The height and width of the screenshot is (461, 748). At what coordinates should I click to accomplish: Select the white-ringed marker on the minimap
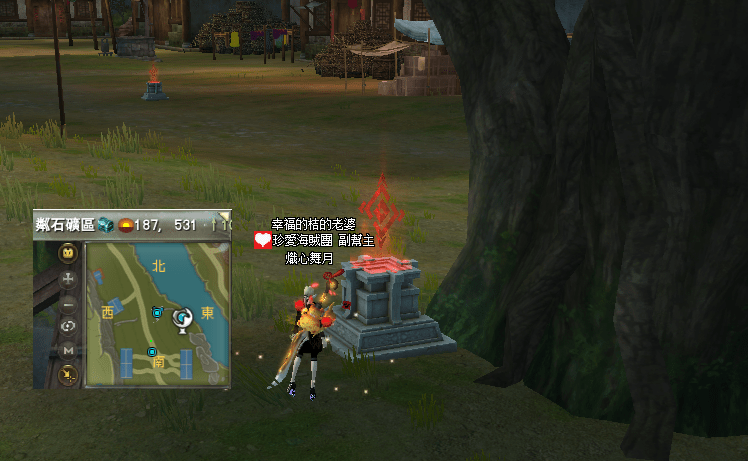(183, 319)
